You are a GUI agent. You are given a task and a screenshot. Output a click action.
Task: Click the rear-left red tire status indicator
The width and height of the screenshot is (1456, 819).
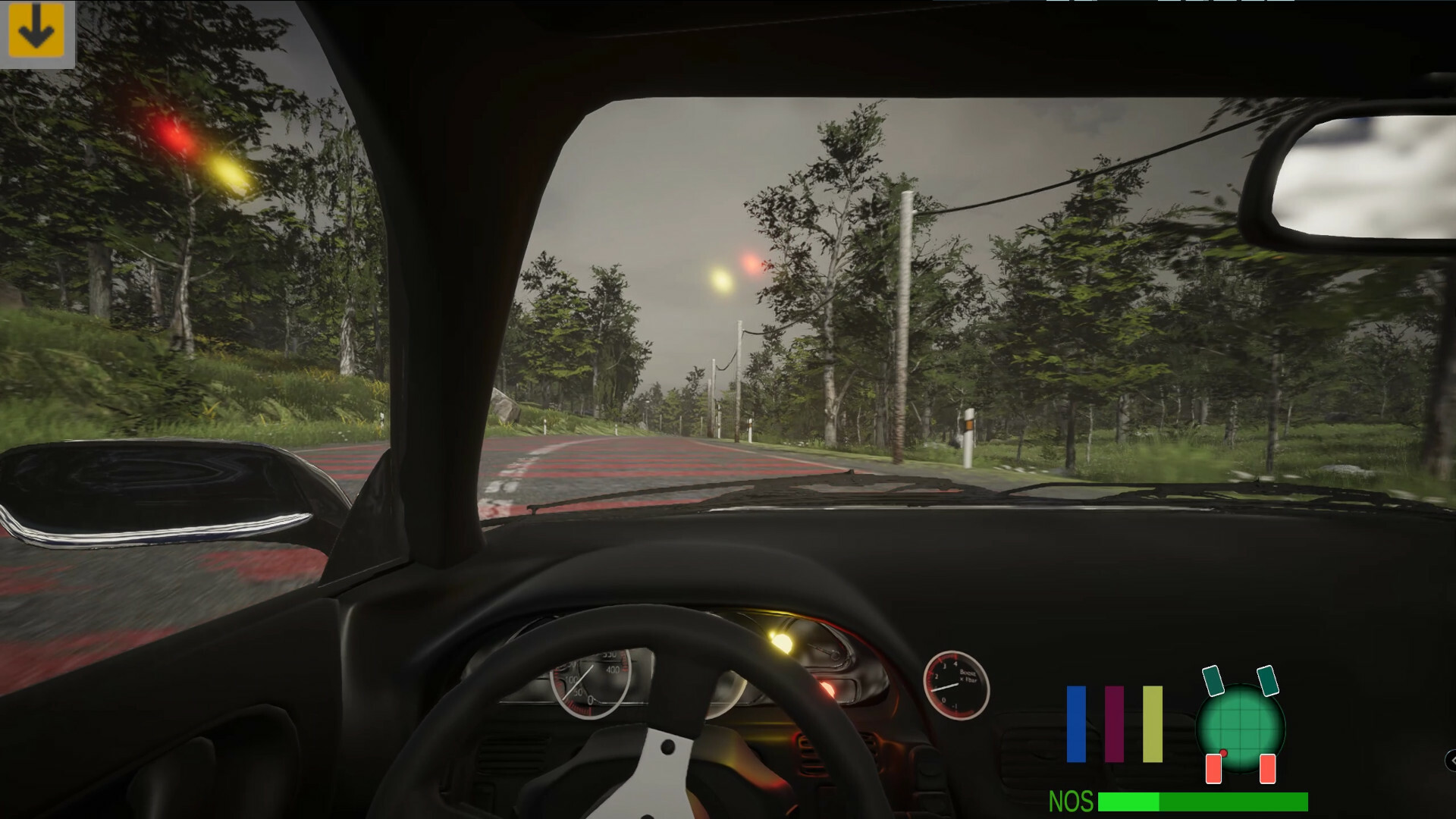click(x=1214, y=768)
